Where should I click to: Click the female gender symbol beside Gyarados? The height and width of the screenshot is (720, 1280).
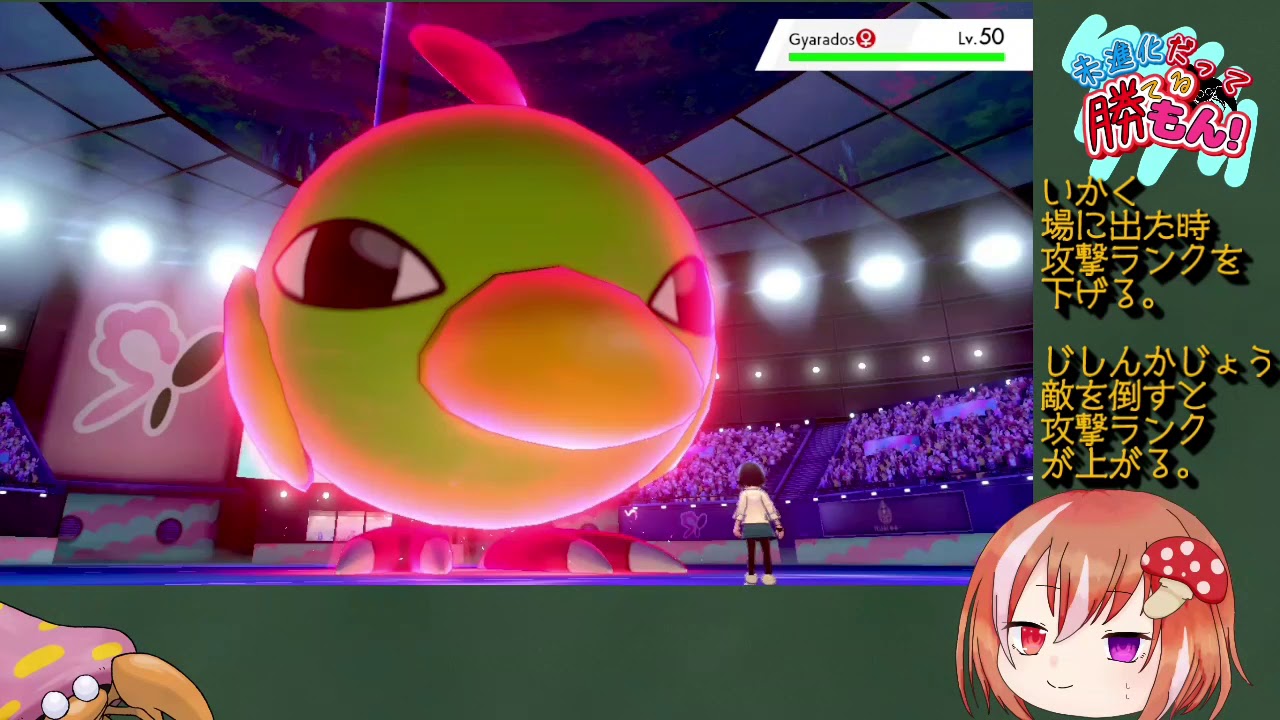point(866,39)
